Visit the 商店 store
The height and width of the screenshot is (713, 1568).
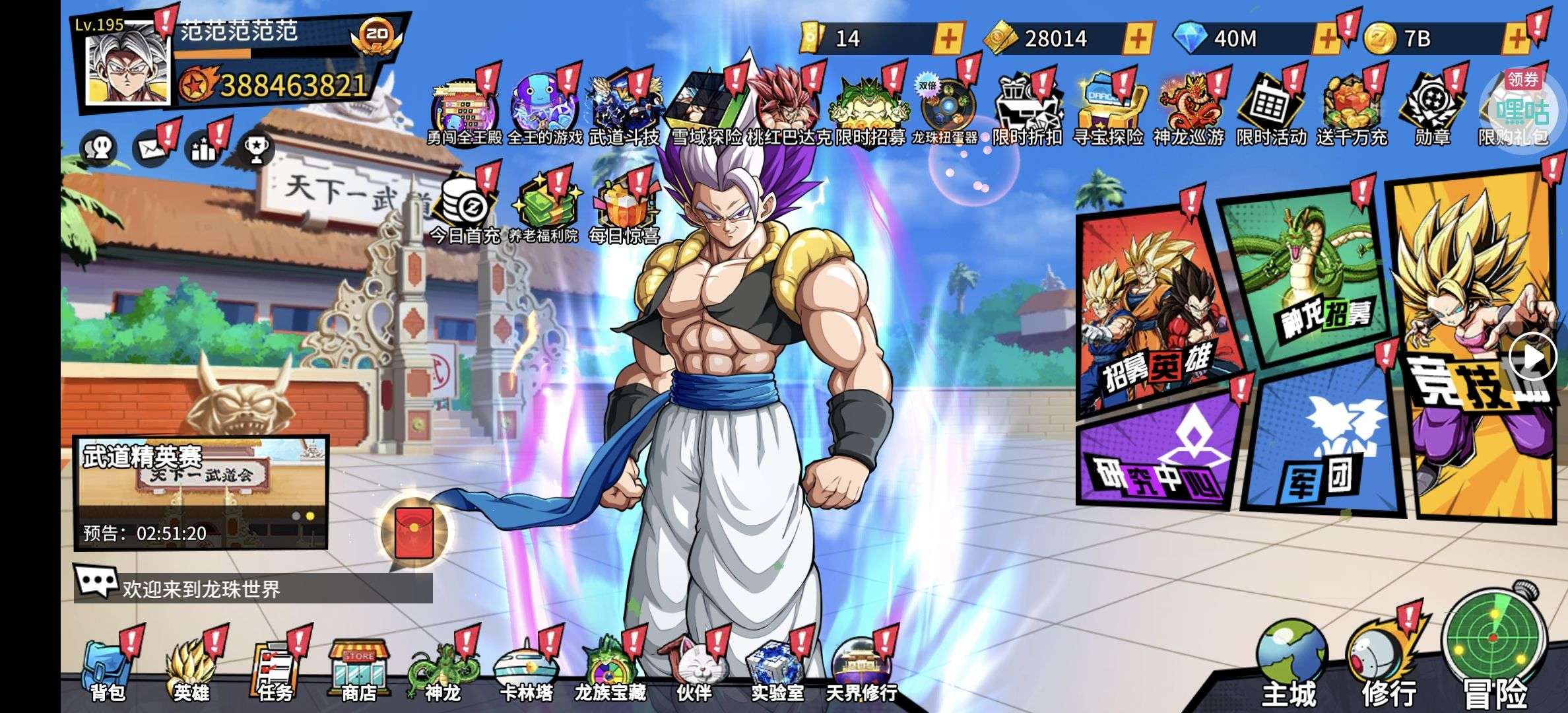pyautogui.click(x=358, y=670)
